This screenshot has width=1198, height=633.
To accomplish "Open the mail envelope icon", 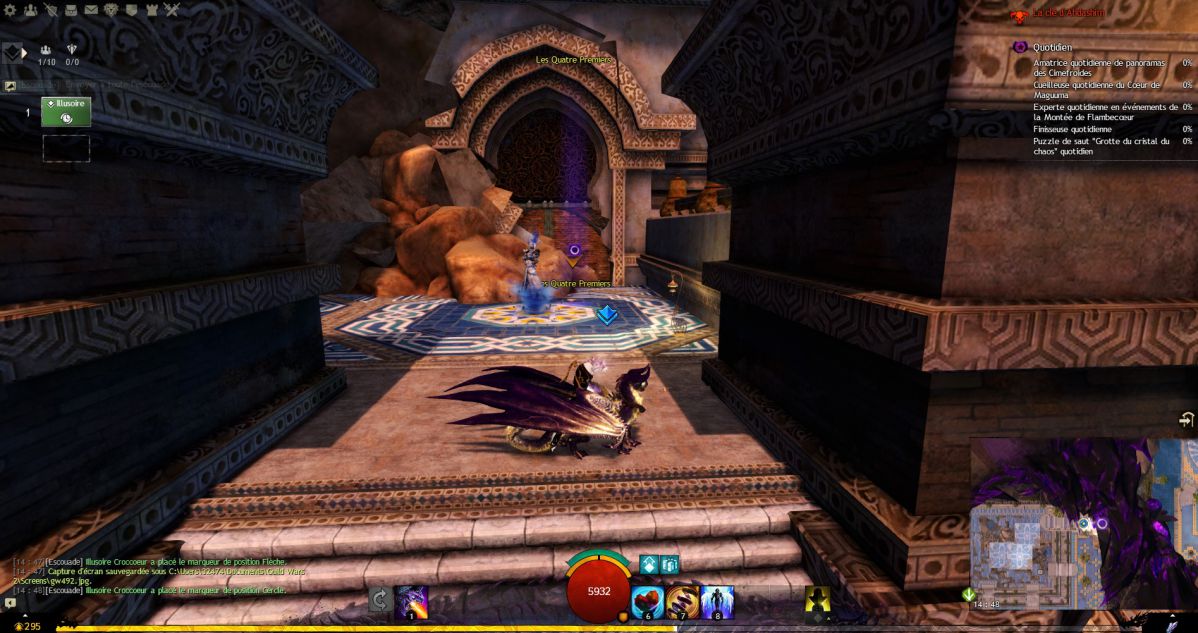I will (x=91, y=10).
